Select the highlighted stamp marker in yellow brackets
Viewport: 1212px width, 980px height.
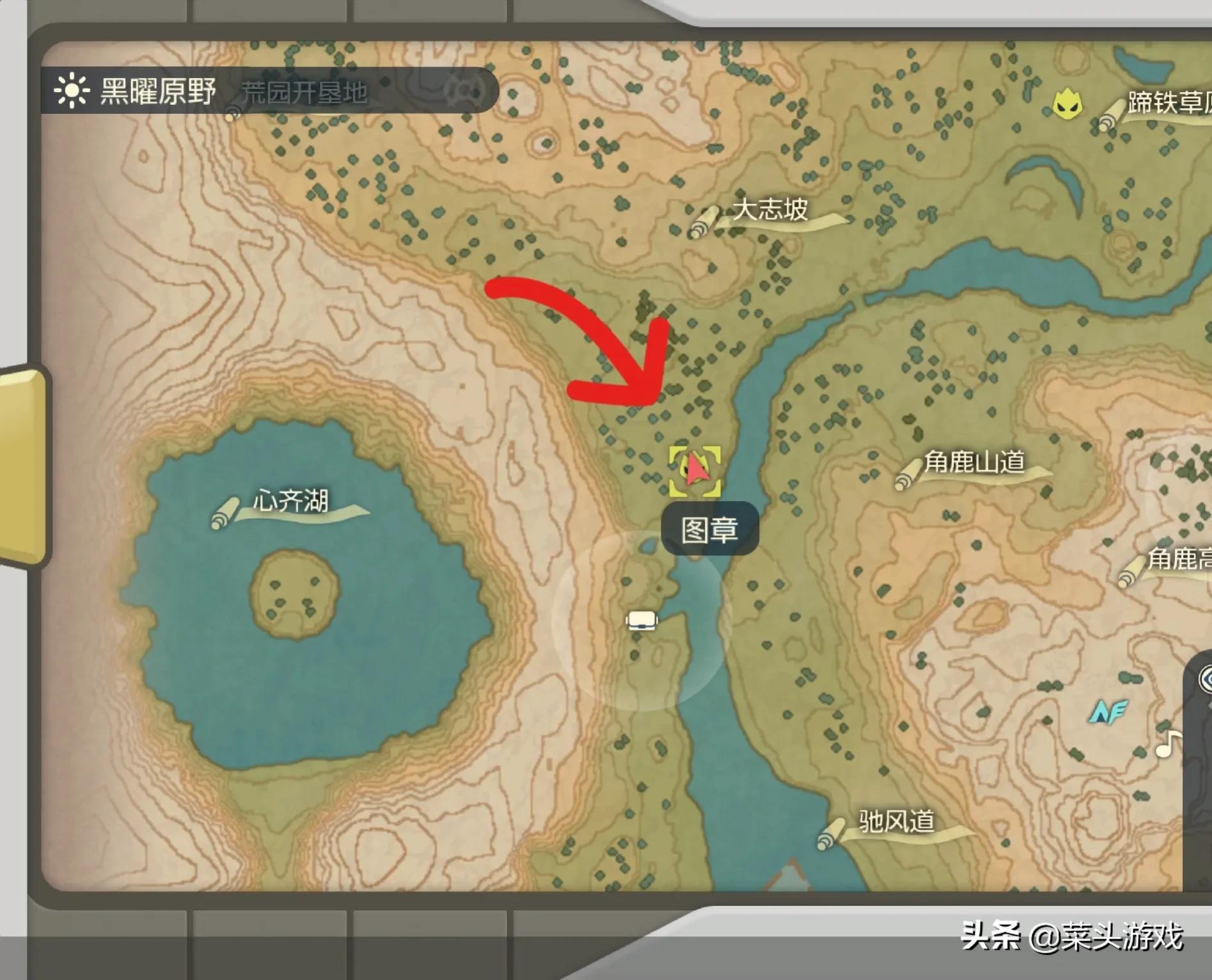click(x=695, y=471)
